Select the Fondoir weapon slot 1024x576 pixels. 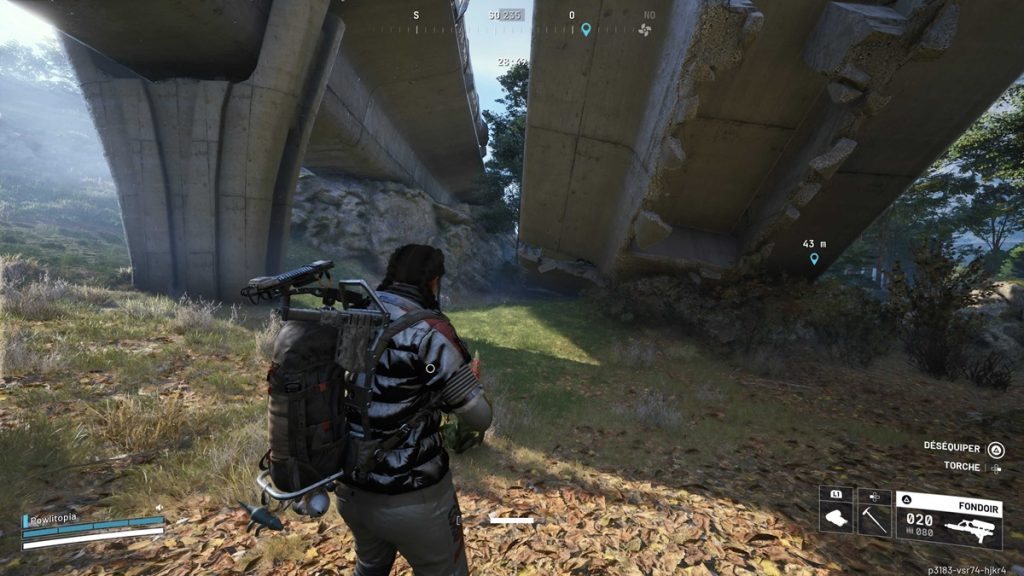point(949,519)
